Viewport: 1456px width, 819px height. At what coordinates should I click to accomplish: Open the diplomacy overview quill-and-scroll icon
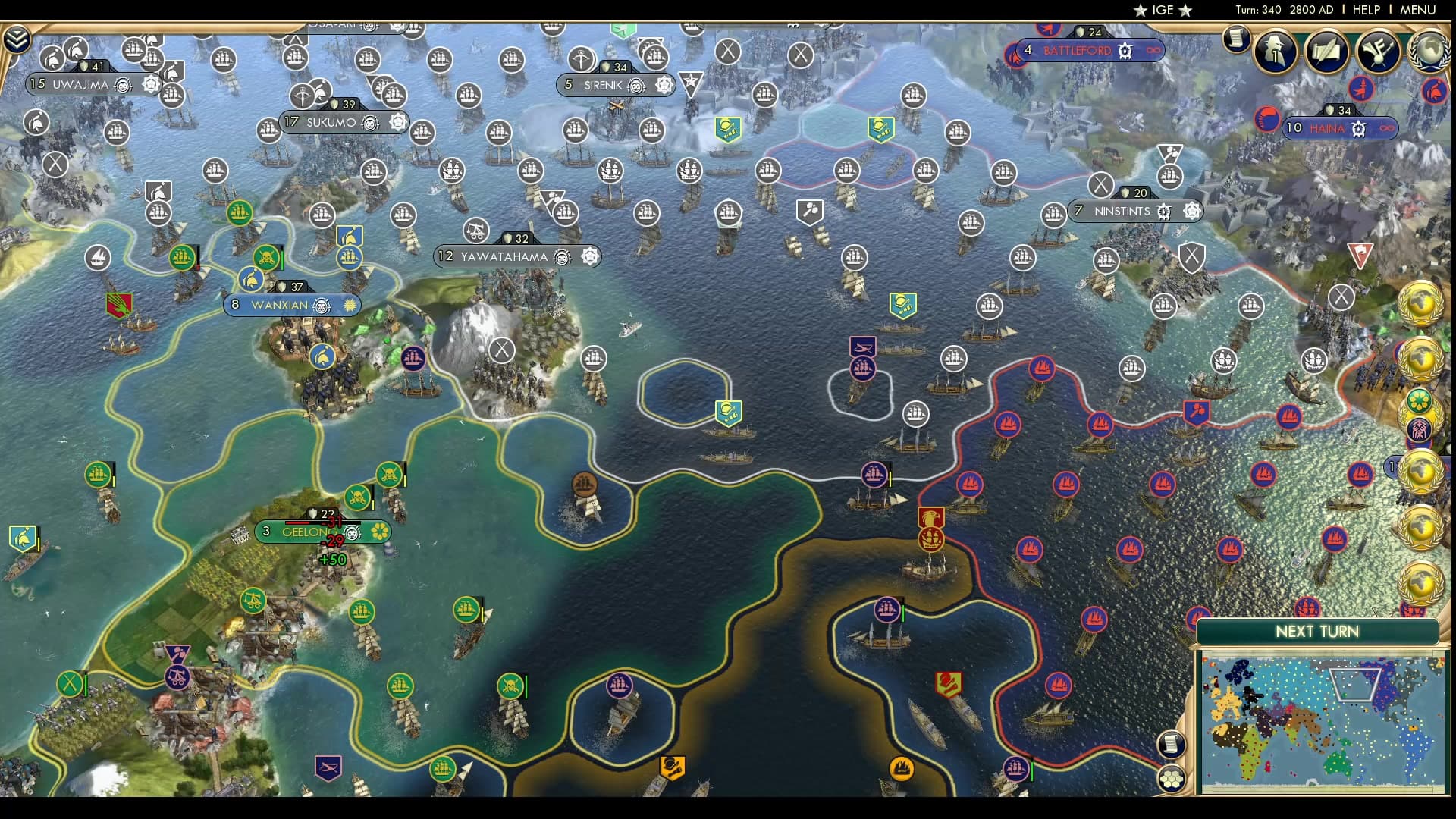[x=1325, y=52]
